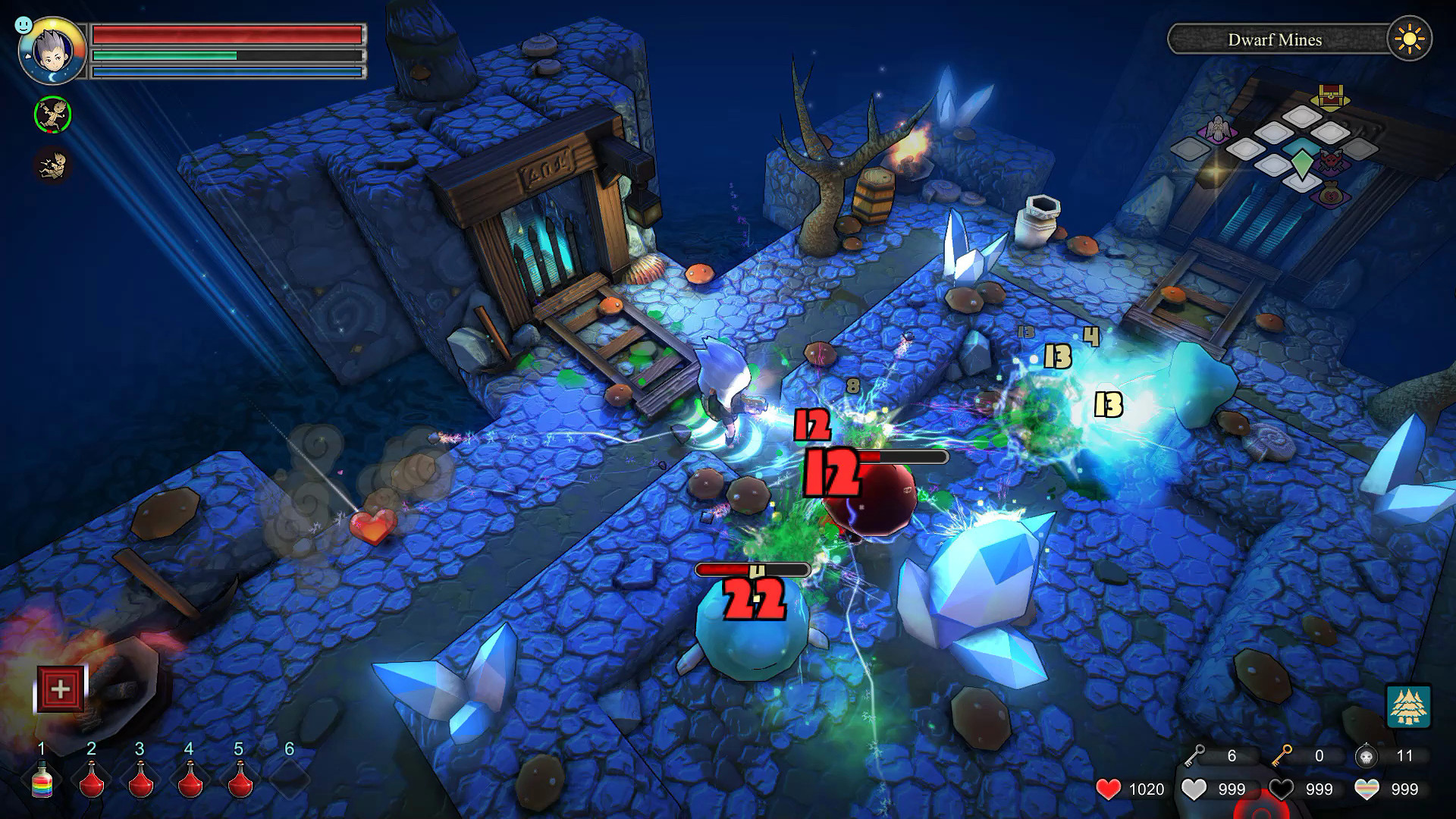Select the skull pendant currency icon

1365,756
